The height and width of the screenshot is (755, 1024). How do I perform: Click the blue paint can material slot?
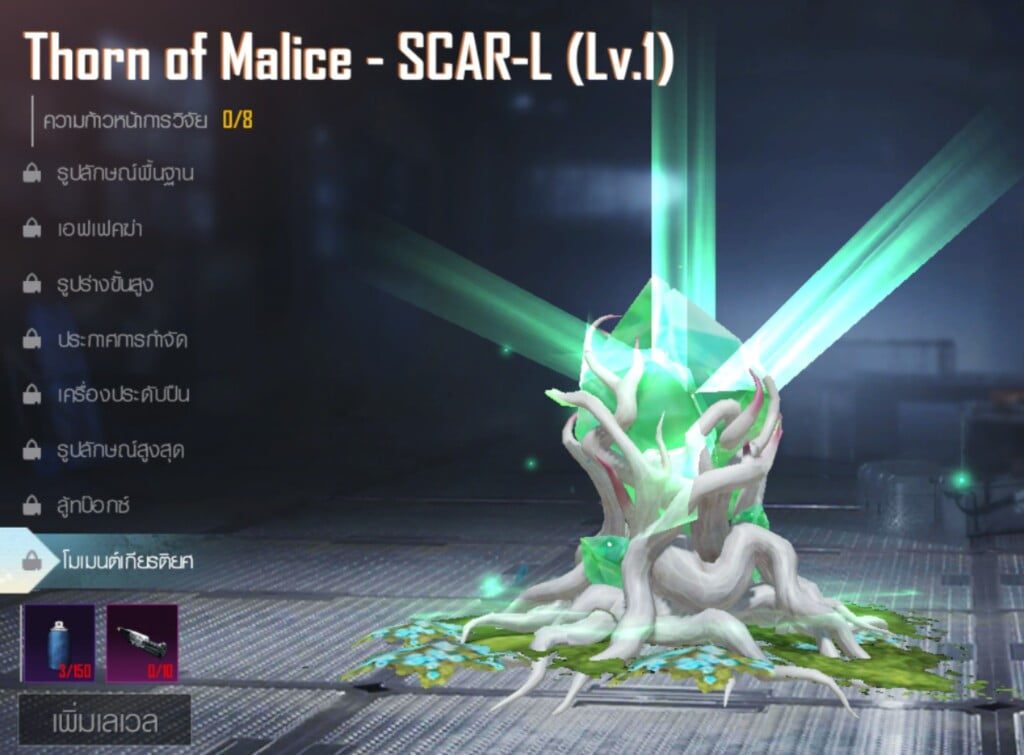tap(59, 642)
